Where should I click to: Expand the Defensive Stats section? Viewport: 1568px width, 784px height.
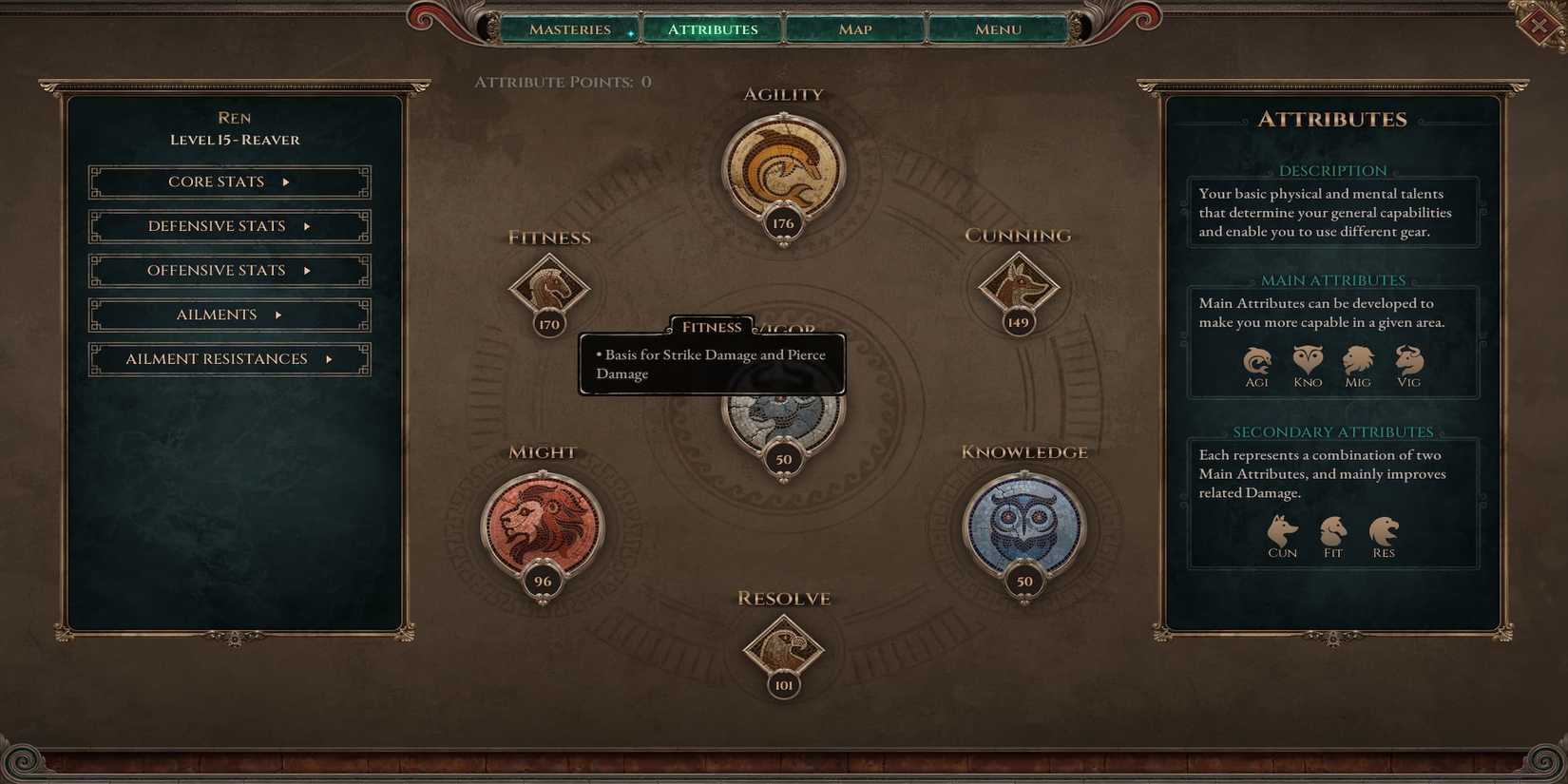point(229,226)
